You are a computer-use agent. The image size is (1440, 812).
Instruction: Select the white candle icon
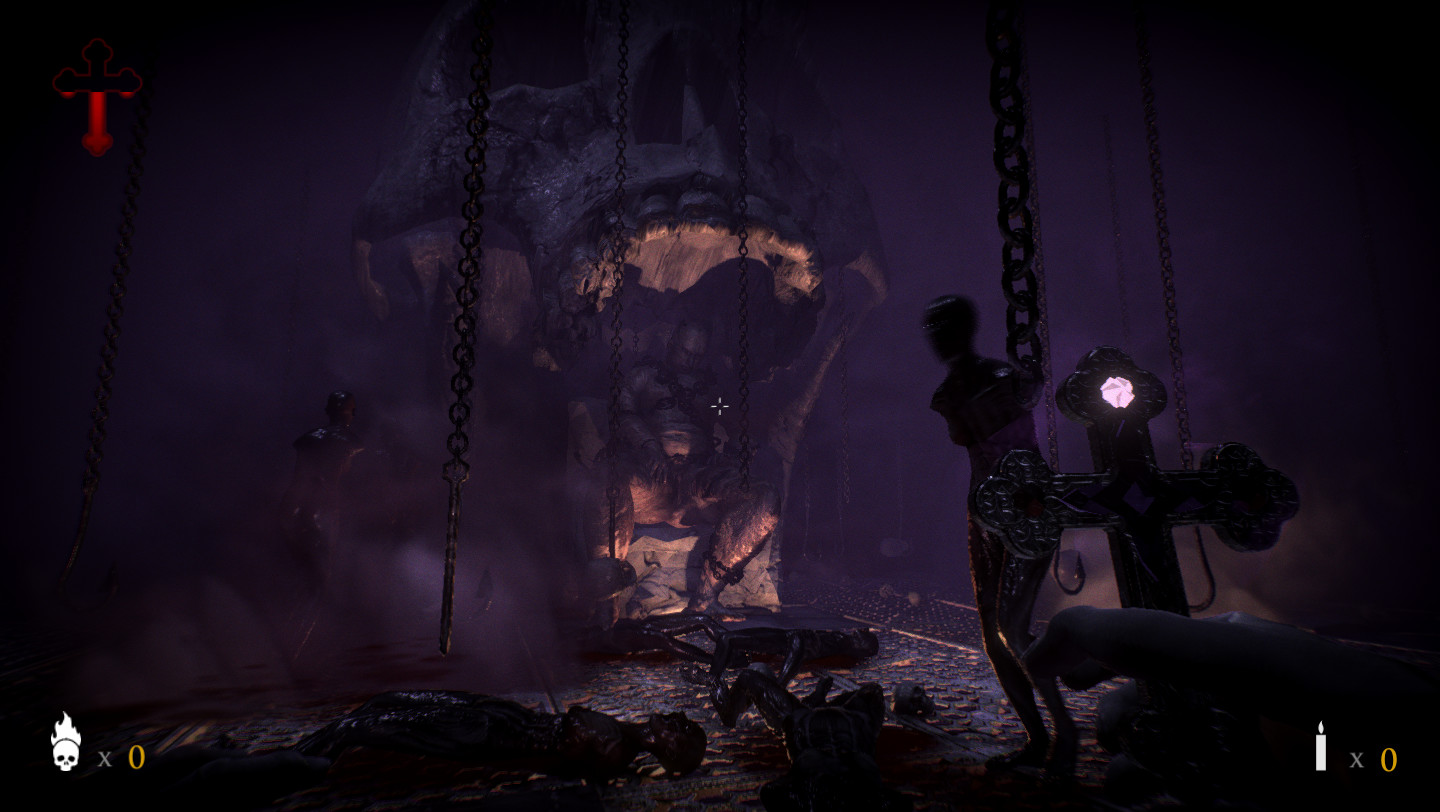click(1320, 747)
